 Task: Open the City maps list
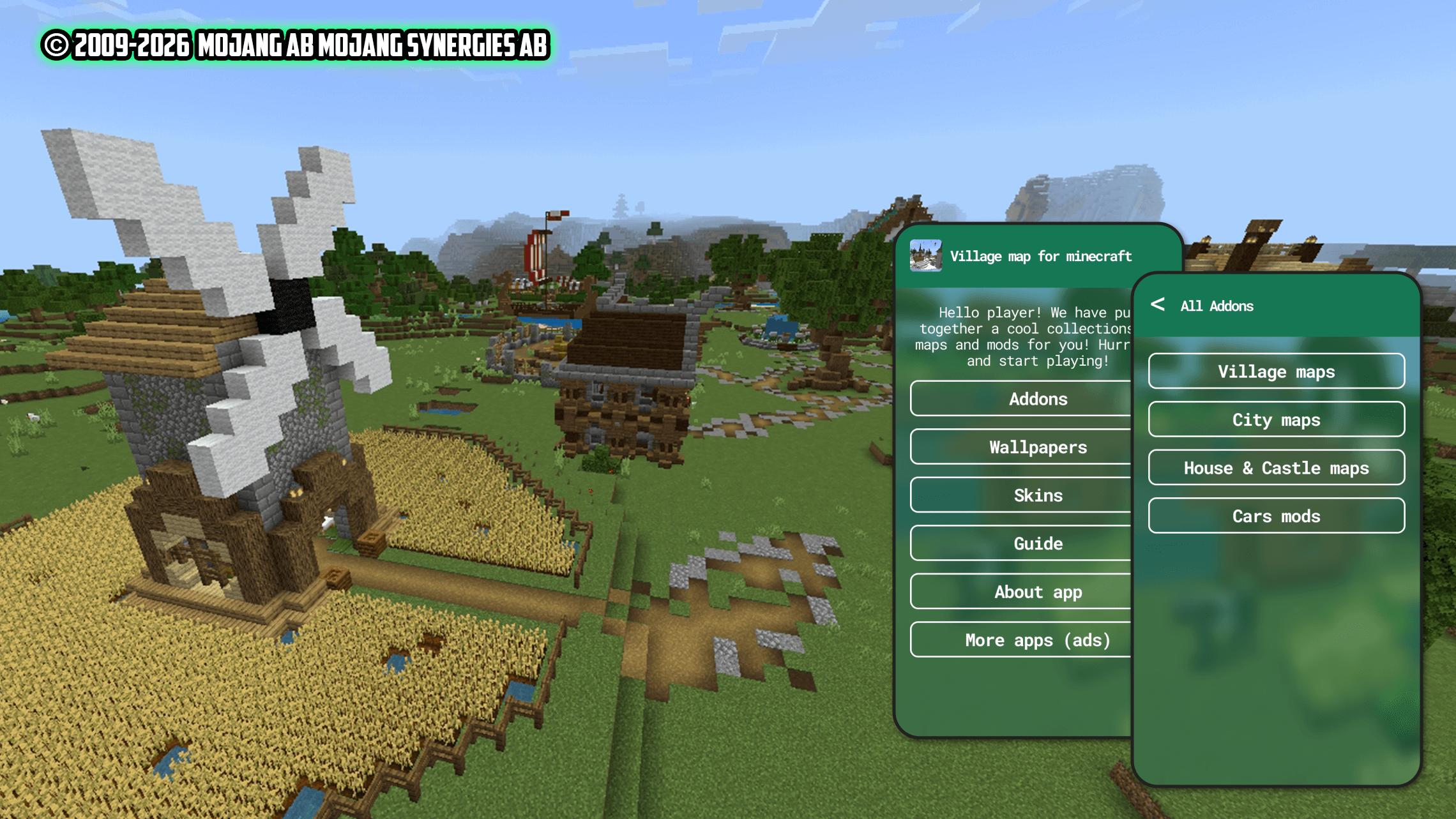point(1276,419)
